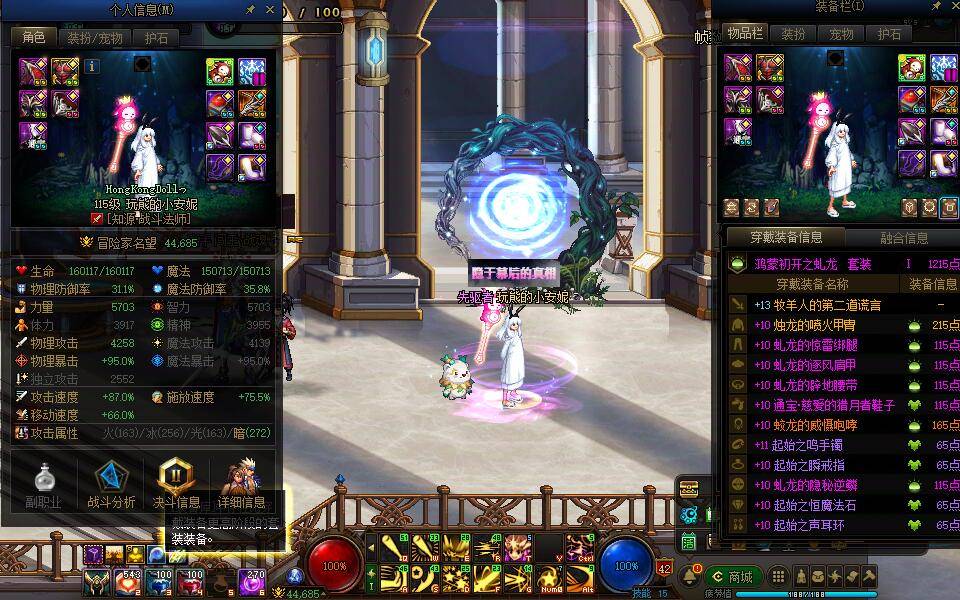The image size is (960, 600).
Task: Select the 物品栏 inventory tab
Action: 745,33
